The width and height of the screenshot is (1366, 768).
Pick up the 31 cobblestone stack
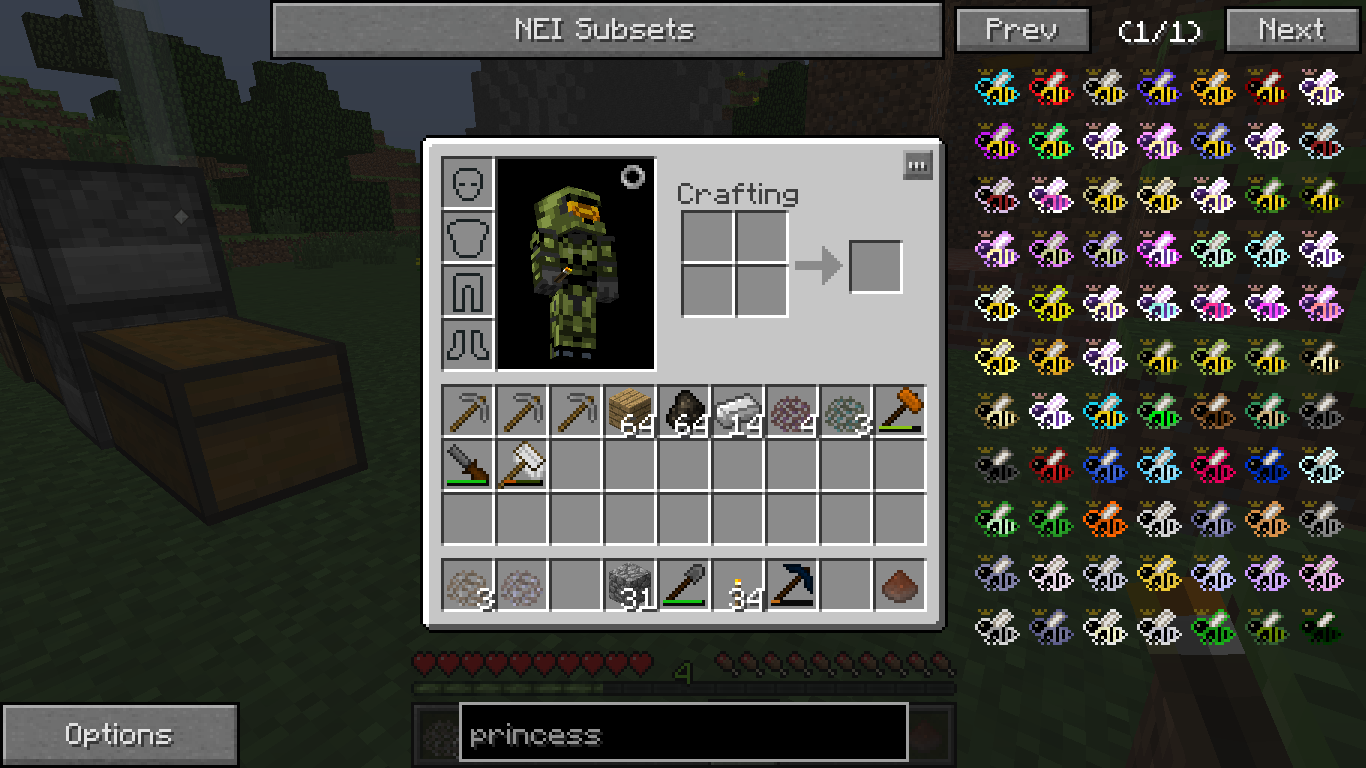click(630, 585)
